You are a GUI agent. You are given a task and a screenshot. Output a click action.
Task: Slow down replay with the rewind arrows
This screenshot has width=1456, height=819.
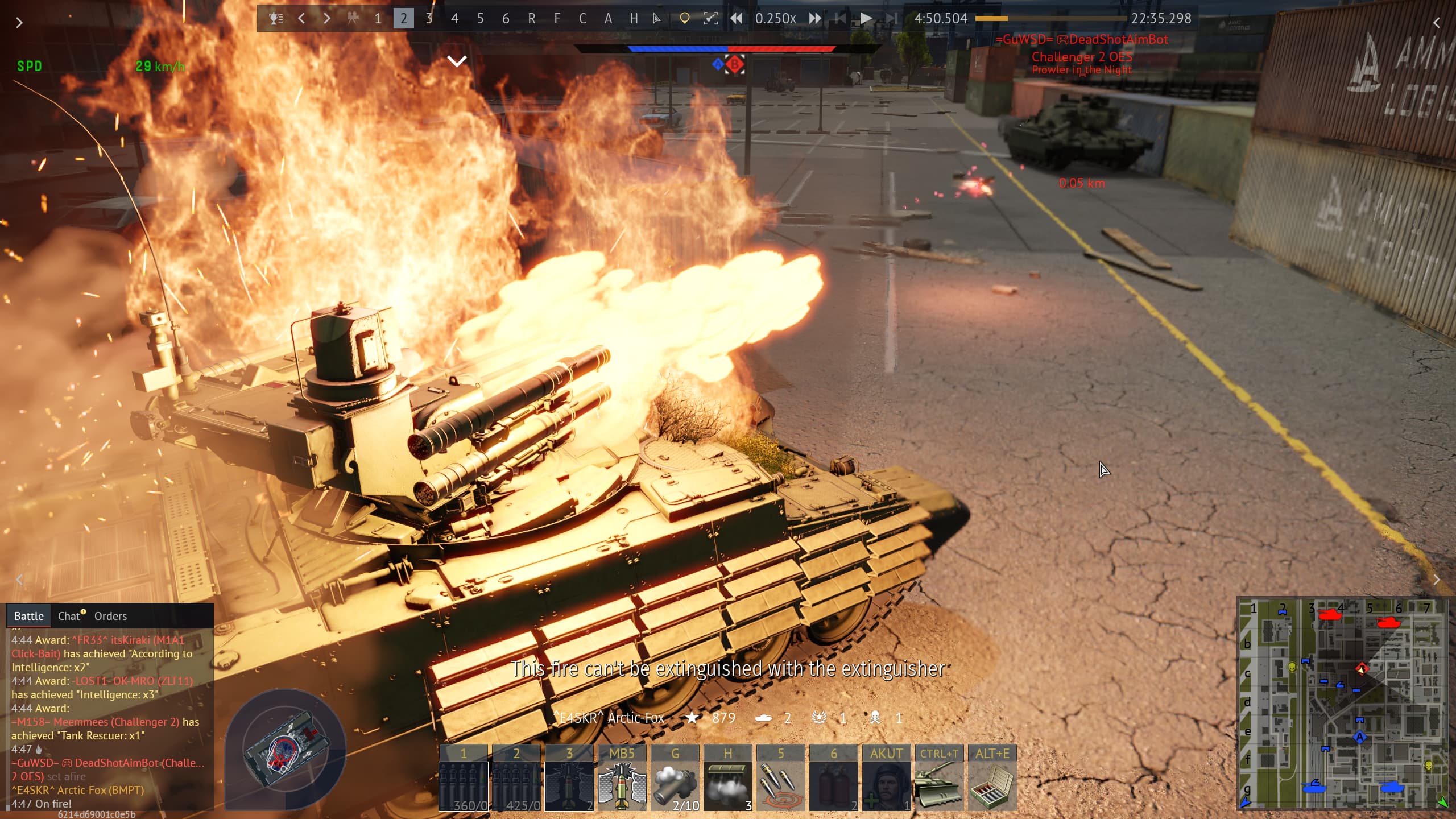(x=737, y=19)
